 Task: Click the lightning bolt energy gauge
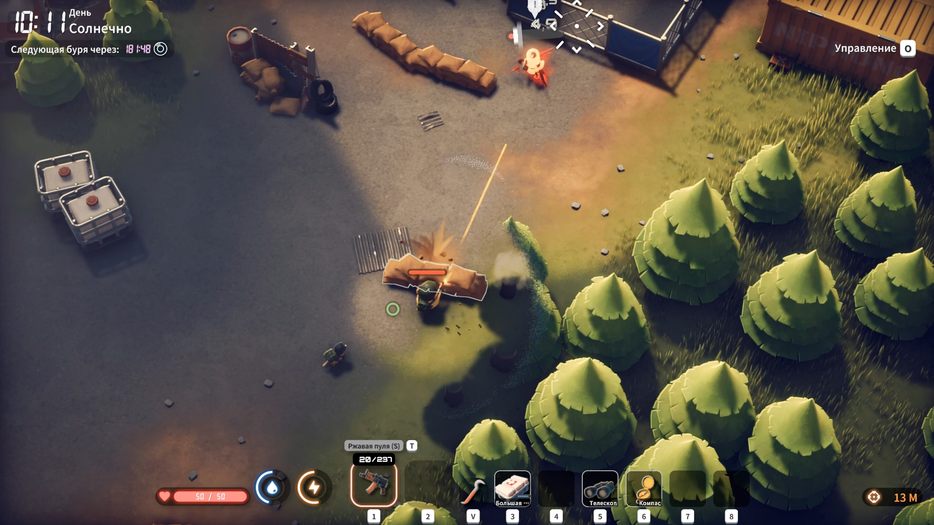pos(314,487)
